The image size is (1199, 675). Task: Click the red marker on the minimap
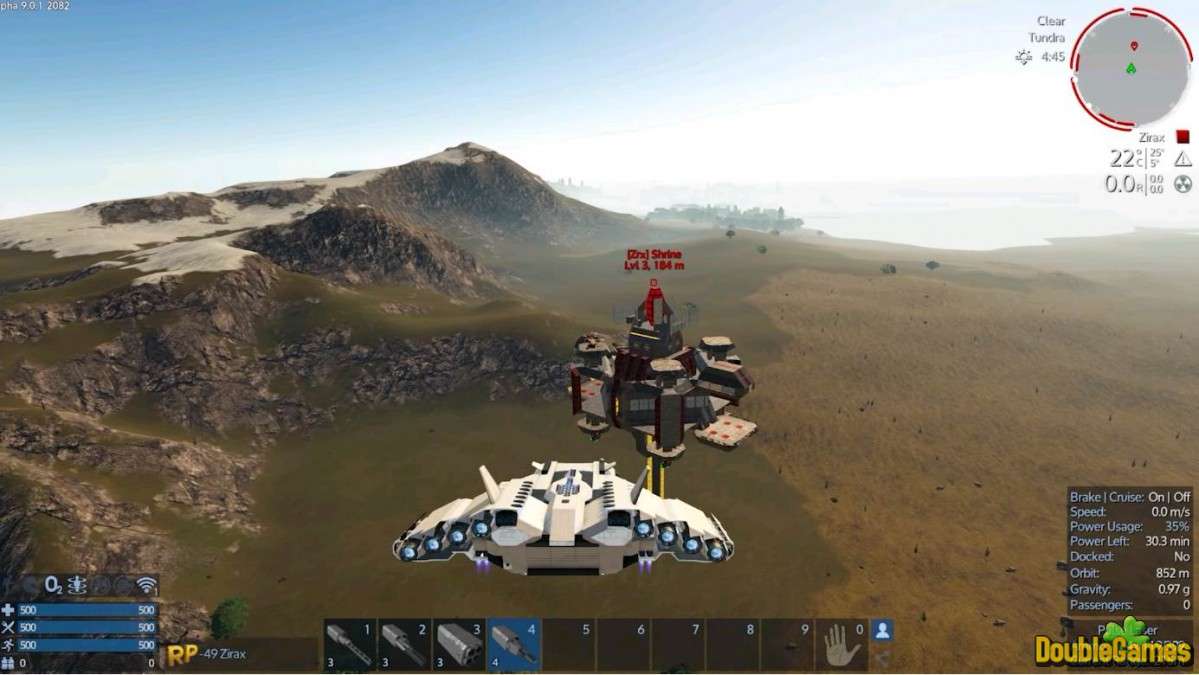[1133, 46]
